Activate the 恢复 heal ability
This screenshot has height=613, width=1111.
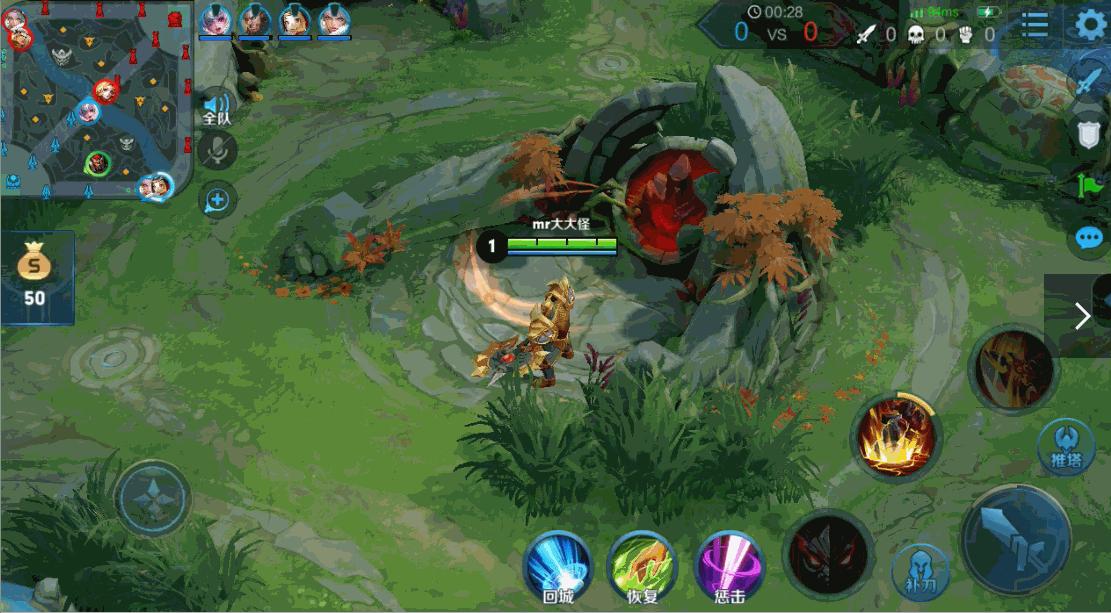642,565
